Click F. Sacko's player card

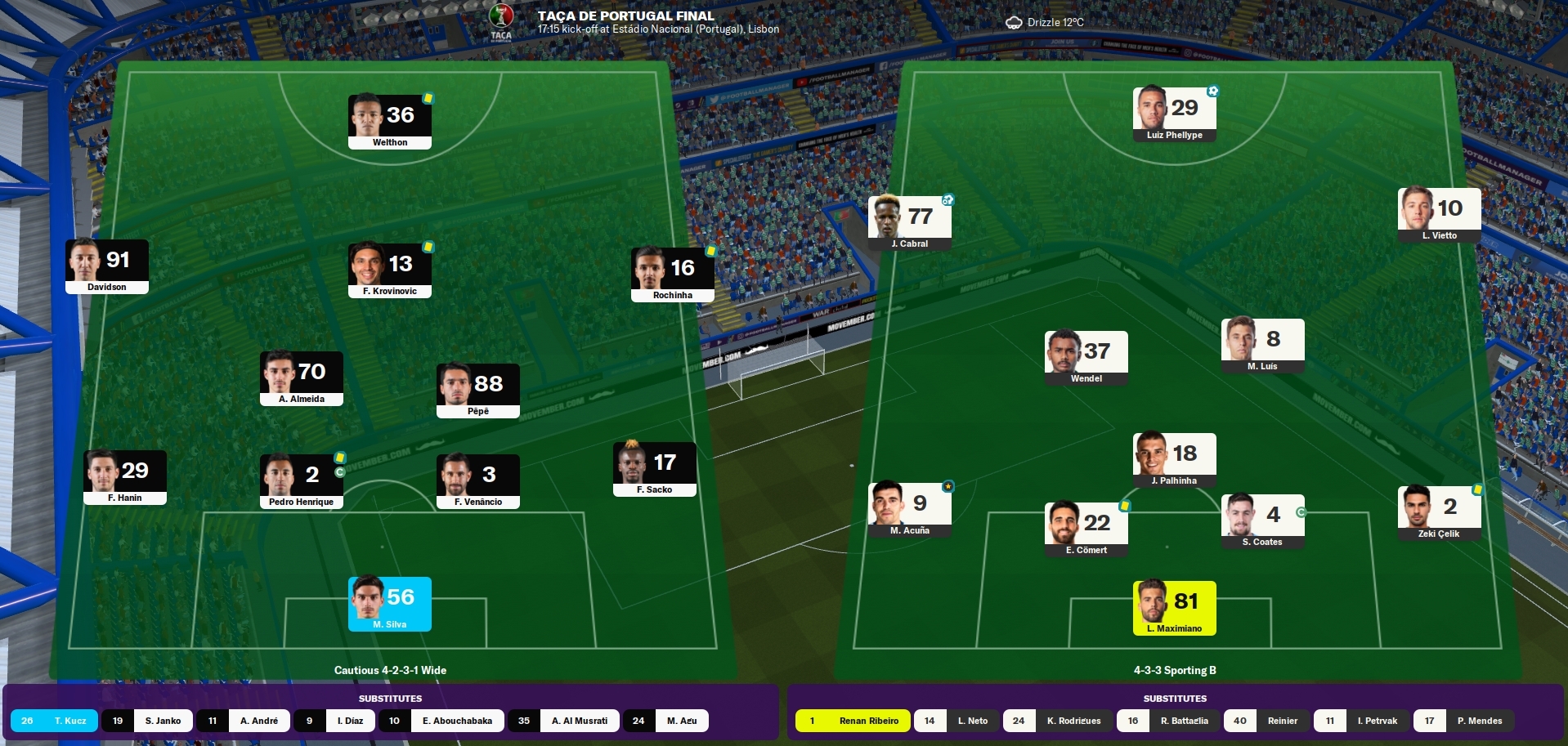(655, 469)
